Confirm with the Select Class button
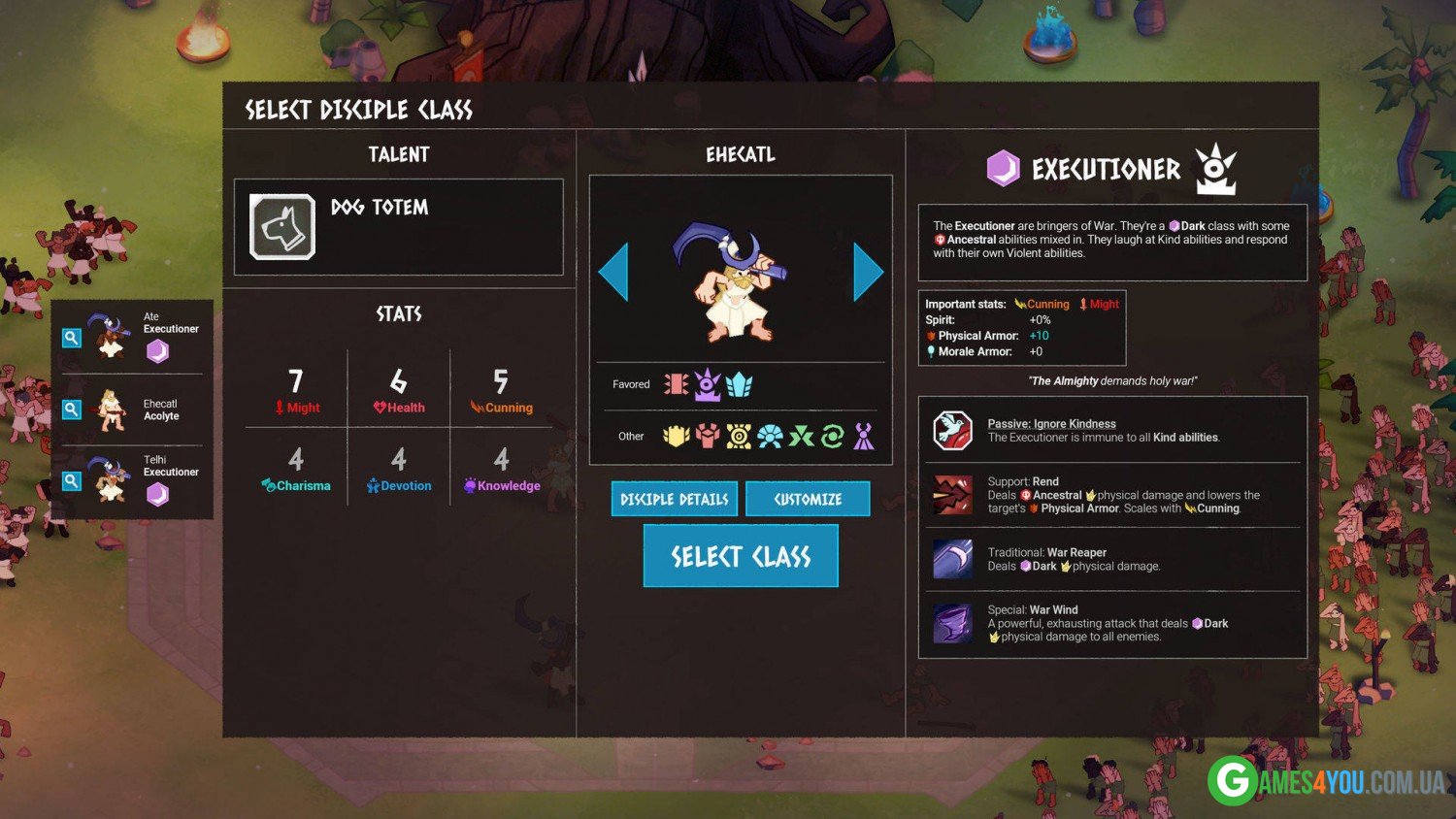 (740, 556)
